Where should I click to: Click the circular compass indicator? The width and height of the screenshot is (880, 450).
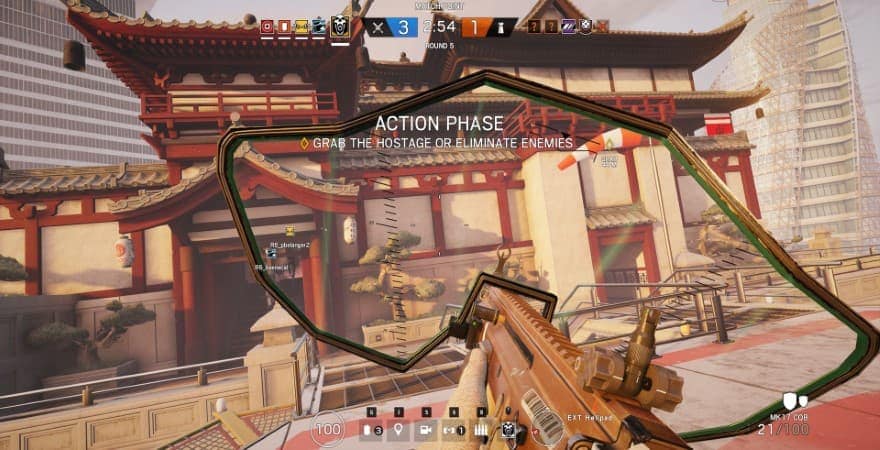tap(546, 430)
